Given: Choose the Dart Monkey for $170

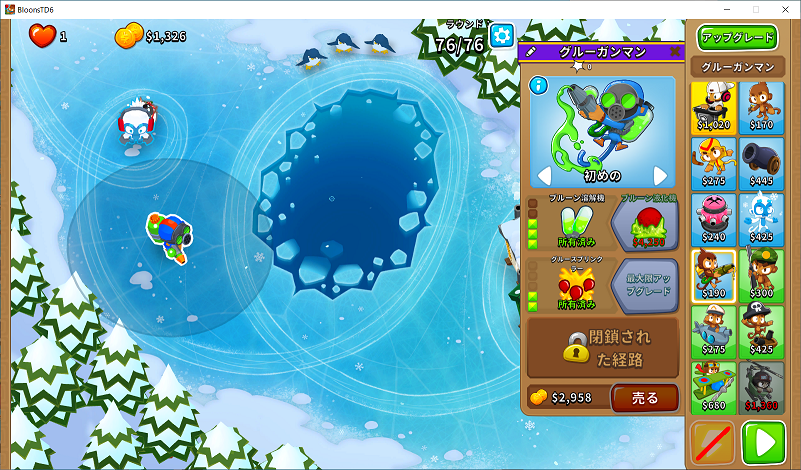Looking at the screenshot, I should click(762, 107).
